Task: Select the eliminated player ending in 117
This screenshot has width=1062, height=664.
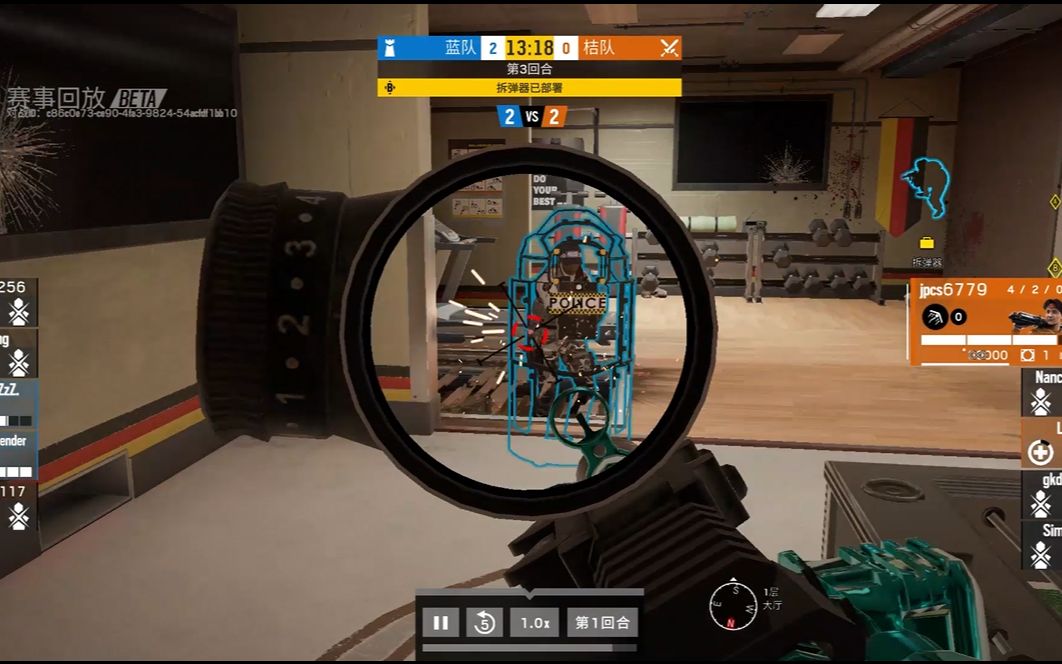Action: [18, 506]
